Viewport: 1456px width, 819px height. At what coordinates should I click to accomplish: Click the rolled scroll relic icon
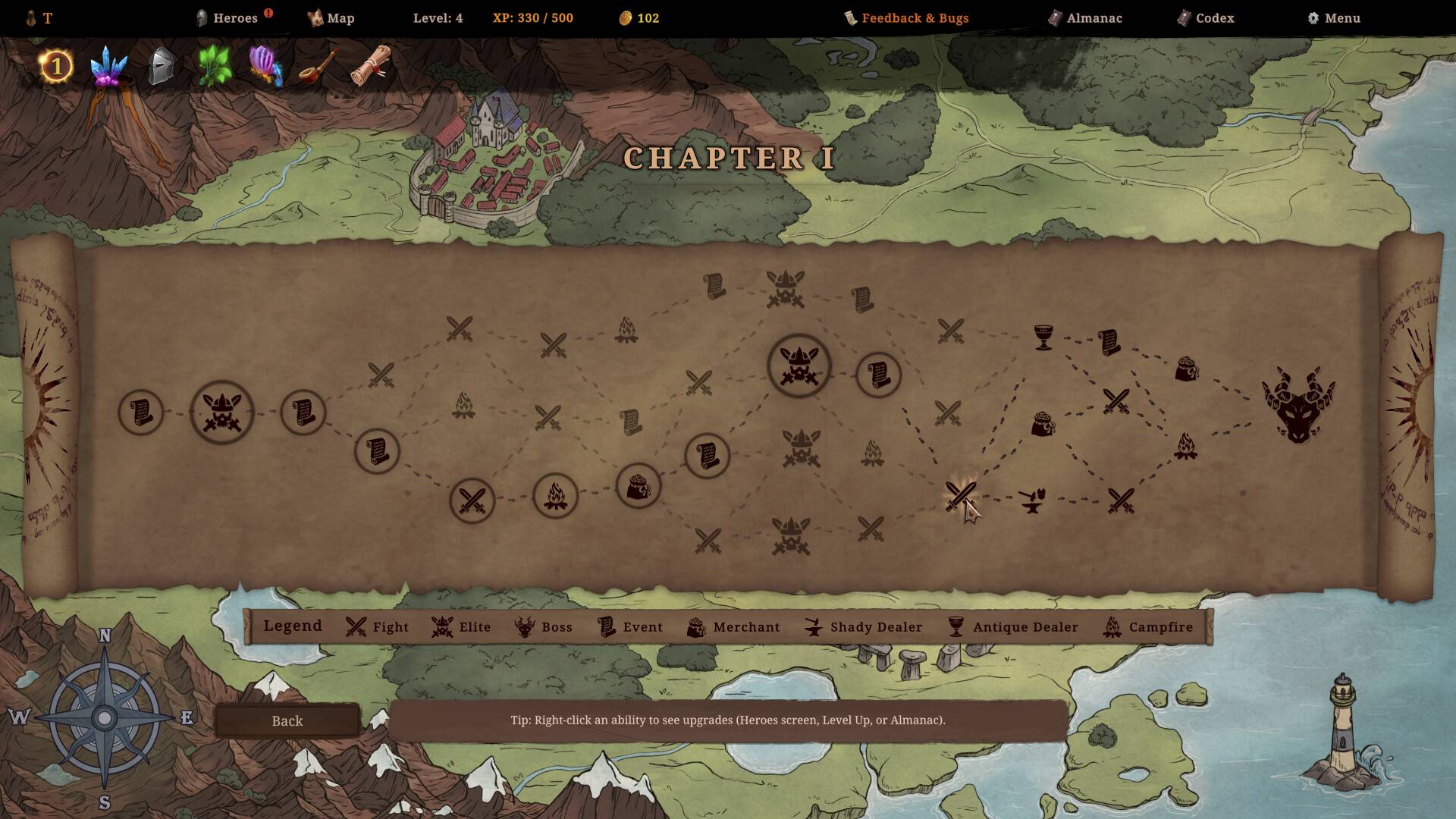click(372, 65)
